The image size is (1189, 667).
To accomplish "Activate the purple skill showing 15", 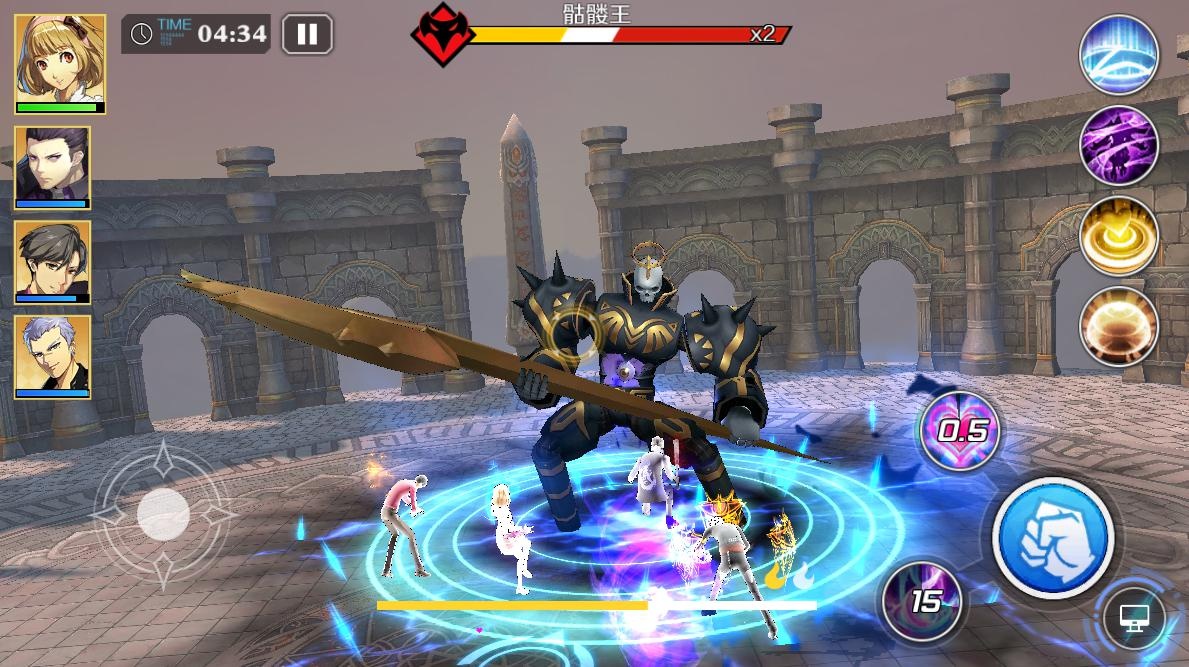I will pyautogui.click(x=923, y=600).
